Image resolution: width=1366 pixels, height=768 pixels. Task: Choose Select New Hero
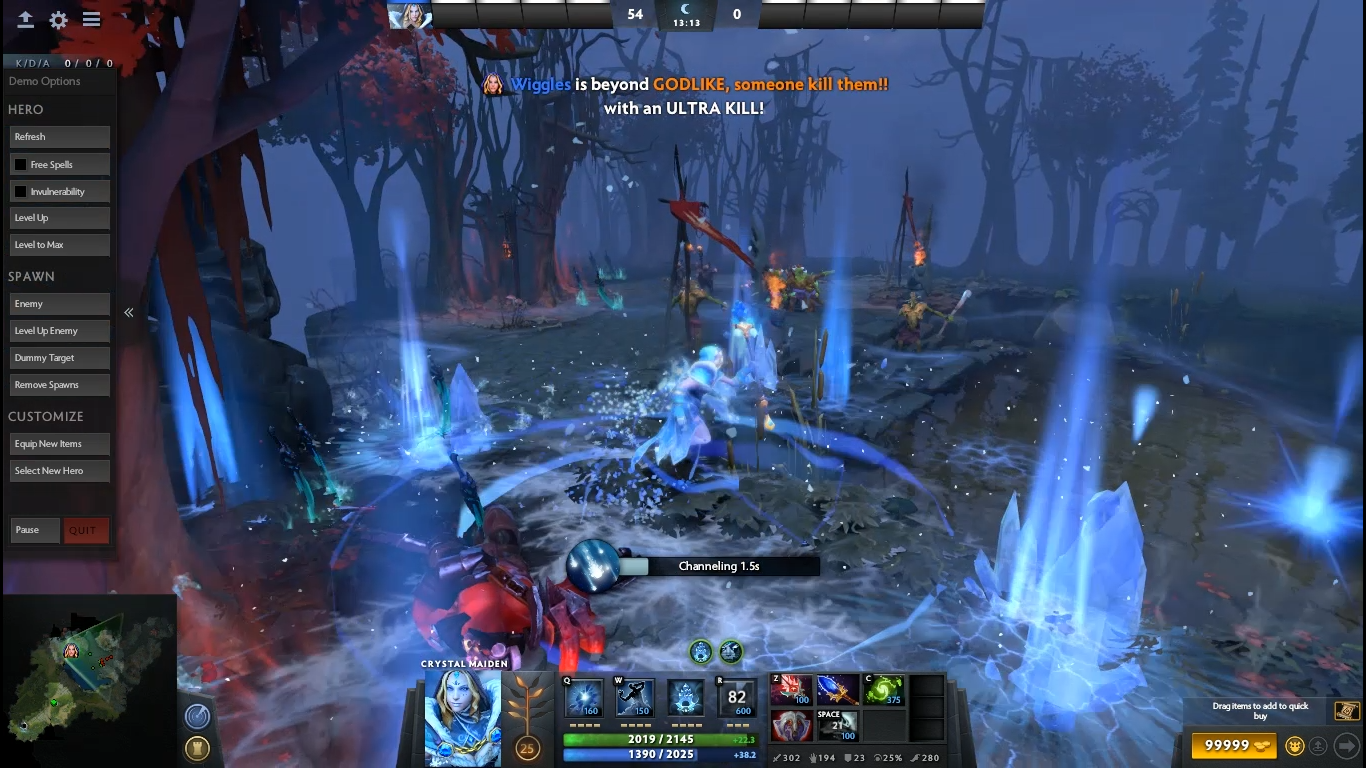point(59,471)
